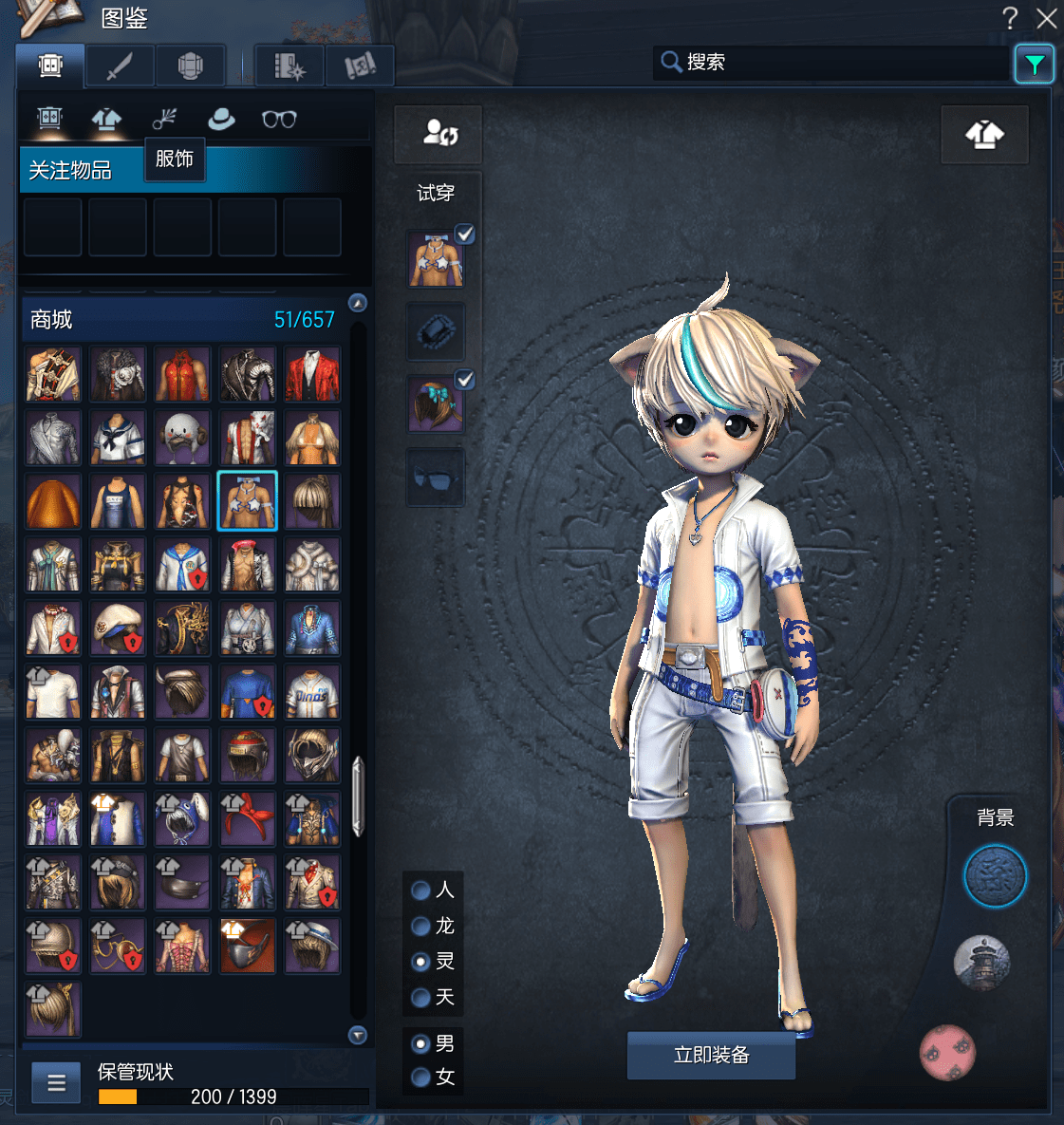
Task: Choose the 人 race option
Action: [x=421, y=891]
